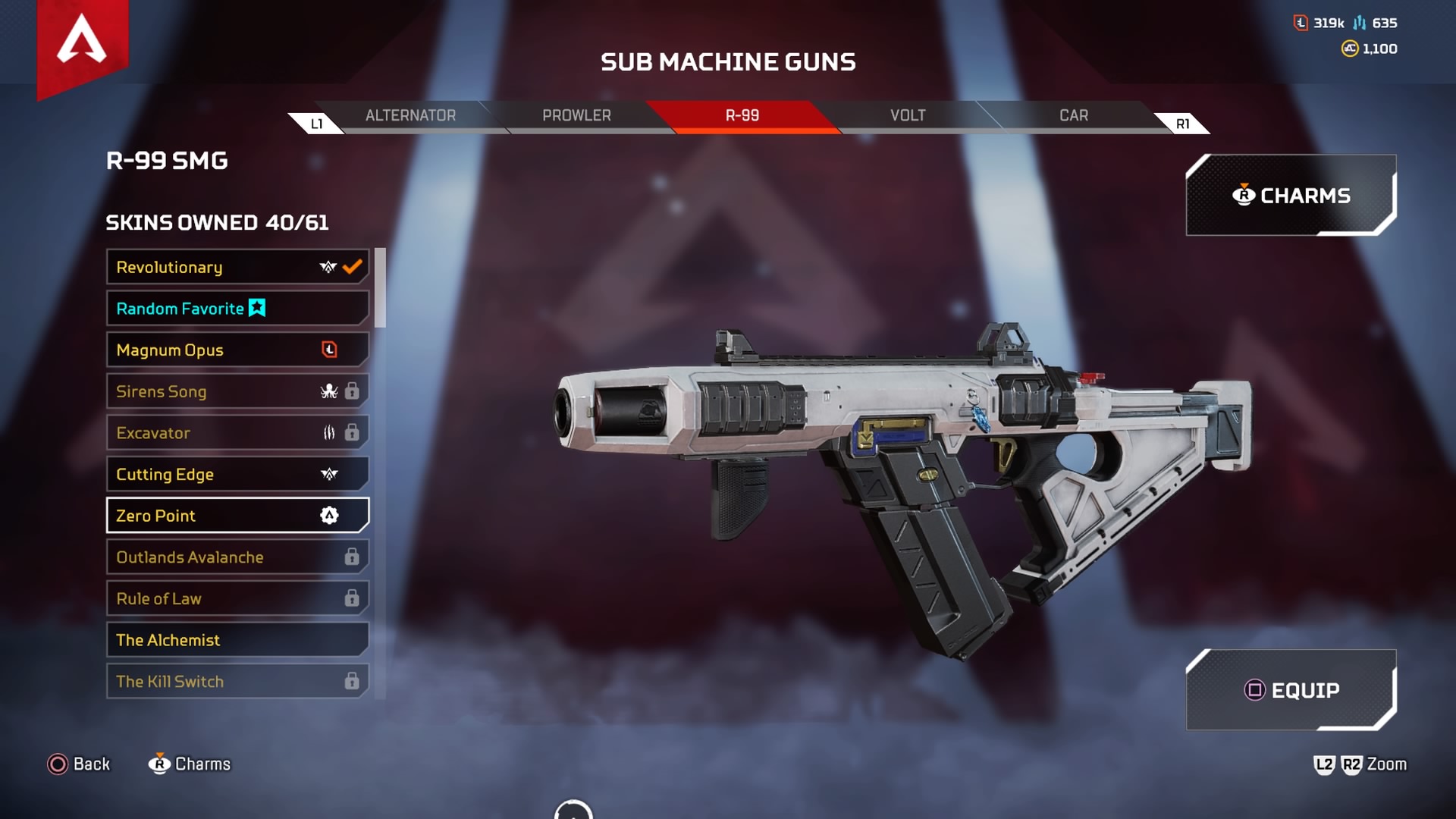Open the Charms menu
Viewport: 1456px width, 819px height.
click(x=1291, y=195)
